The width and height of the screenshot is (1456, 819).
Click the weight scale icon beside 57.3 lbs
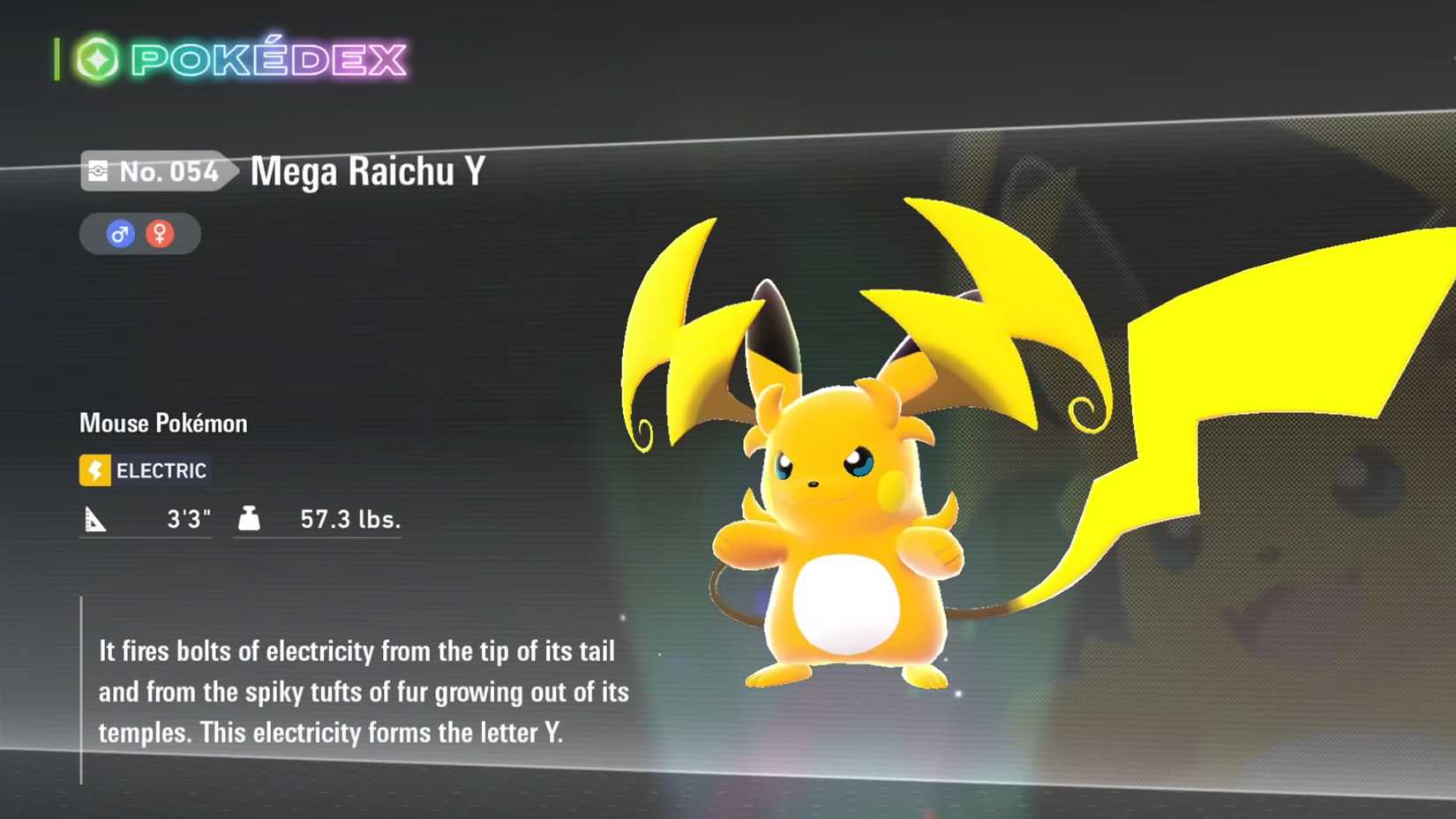click(x=250, y=519)
